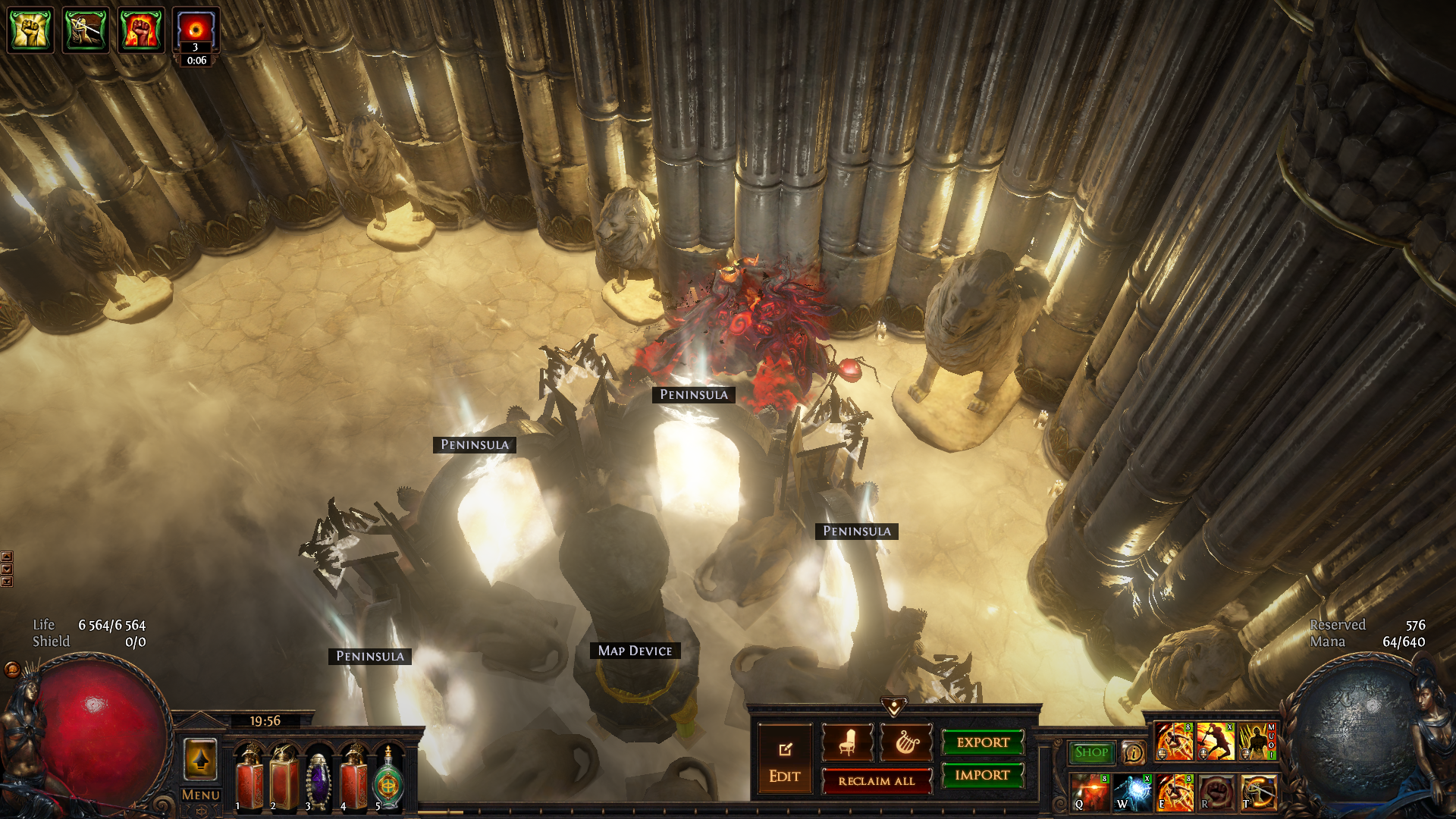Click the yellow level-up arrow button
Screen dimensions: 1456x819
(x=201, y=759)
